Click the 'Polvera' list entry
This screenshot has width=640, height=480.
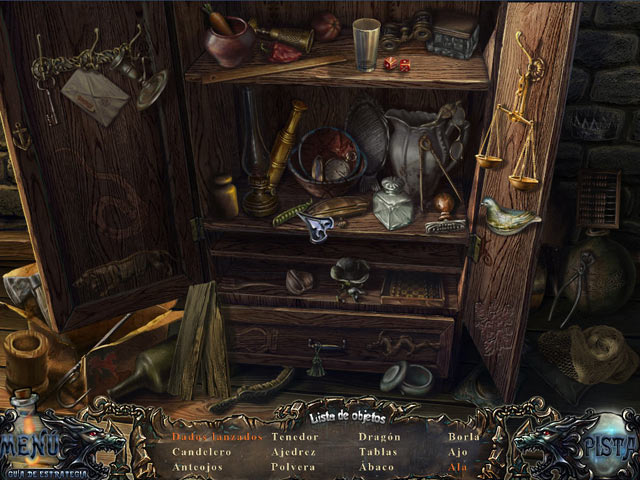coord(293,467)
